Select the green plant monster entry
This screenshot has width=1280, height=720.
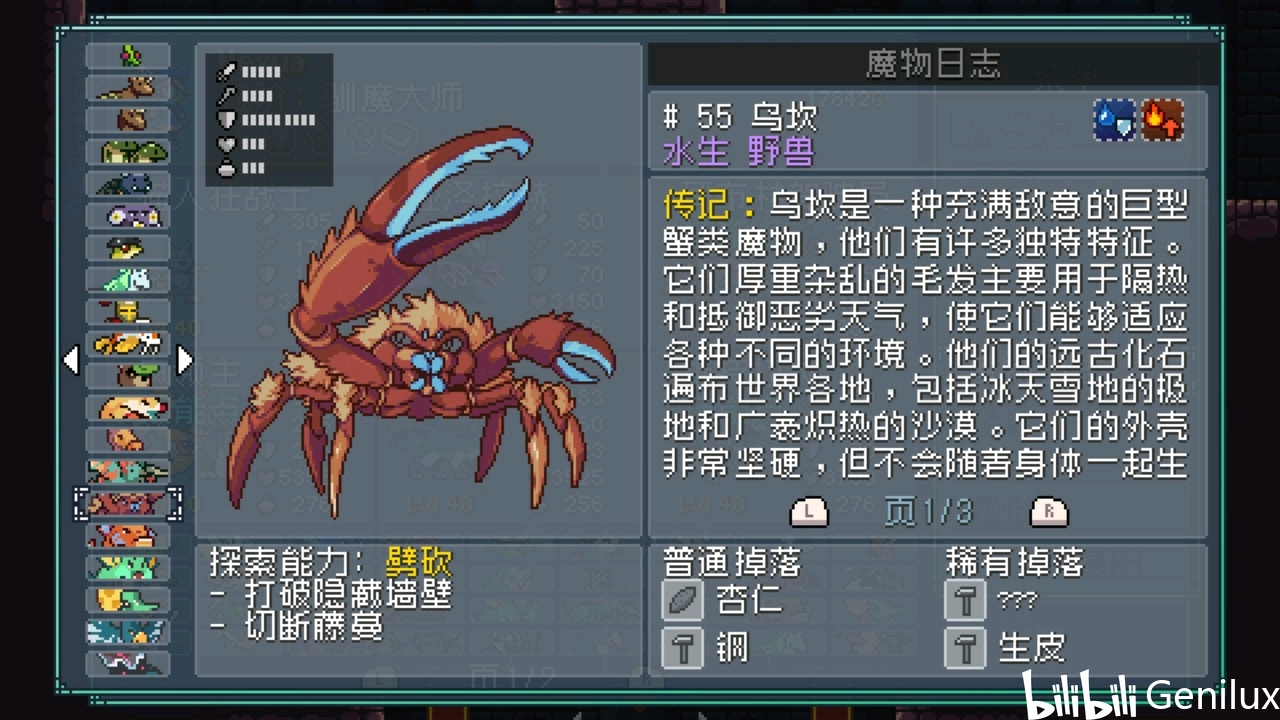tap(128, 56)
